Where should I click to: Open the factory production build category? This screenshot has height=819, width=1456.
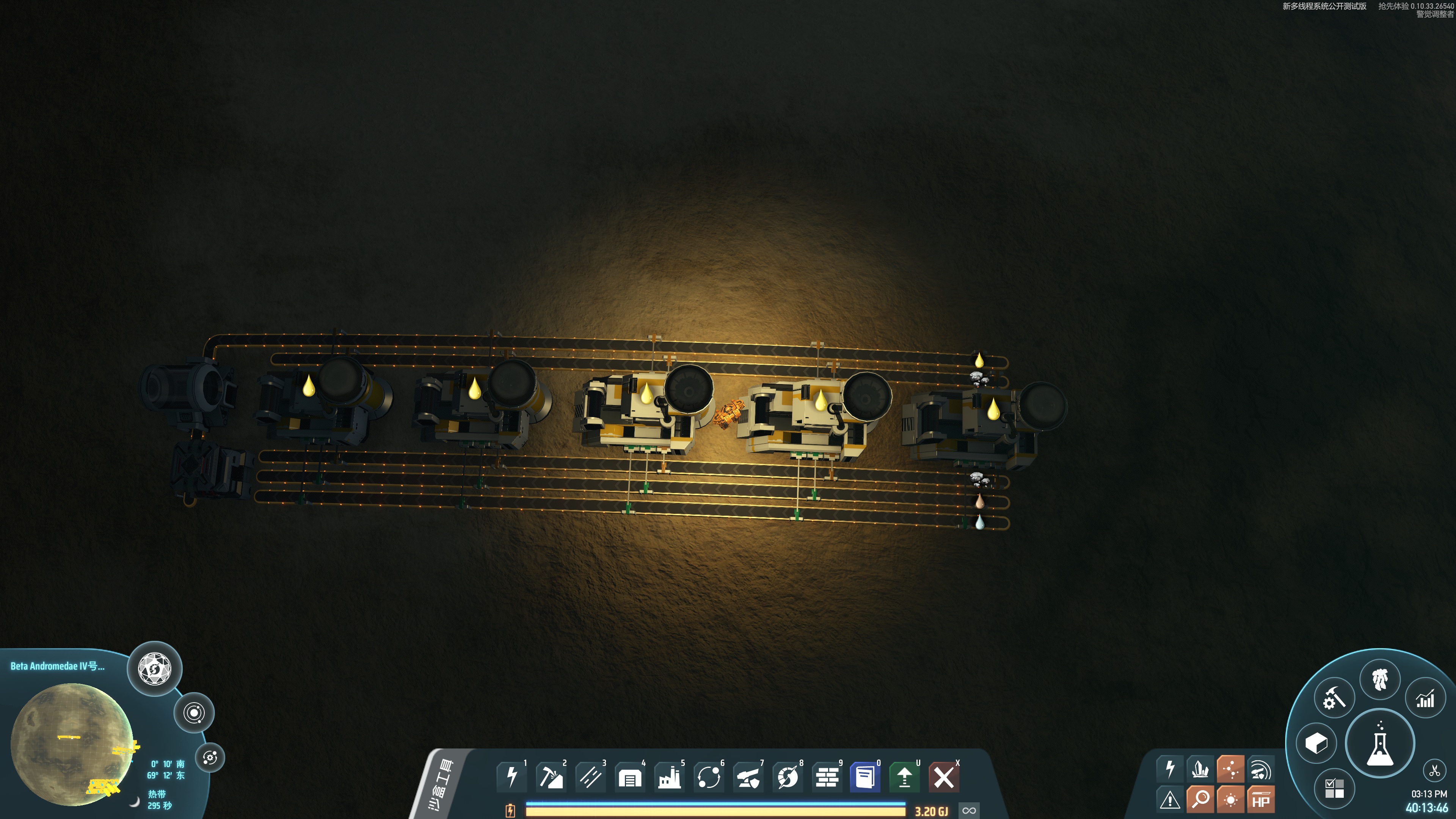[669, 777]
